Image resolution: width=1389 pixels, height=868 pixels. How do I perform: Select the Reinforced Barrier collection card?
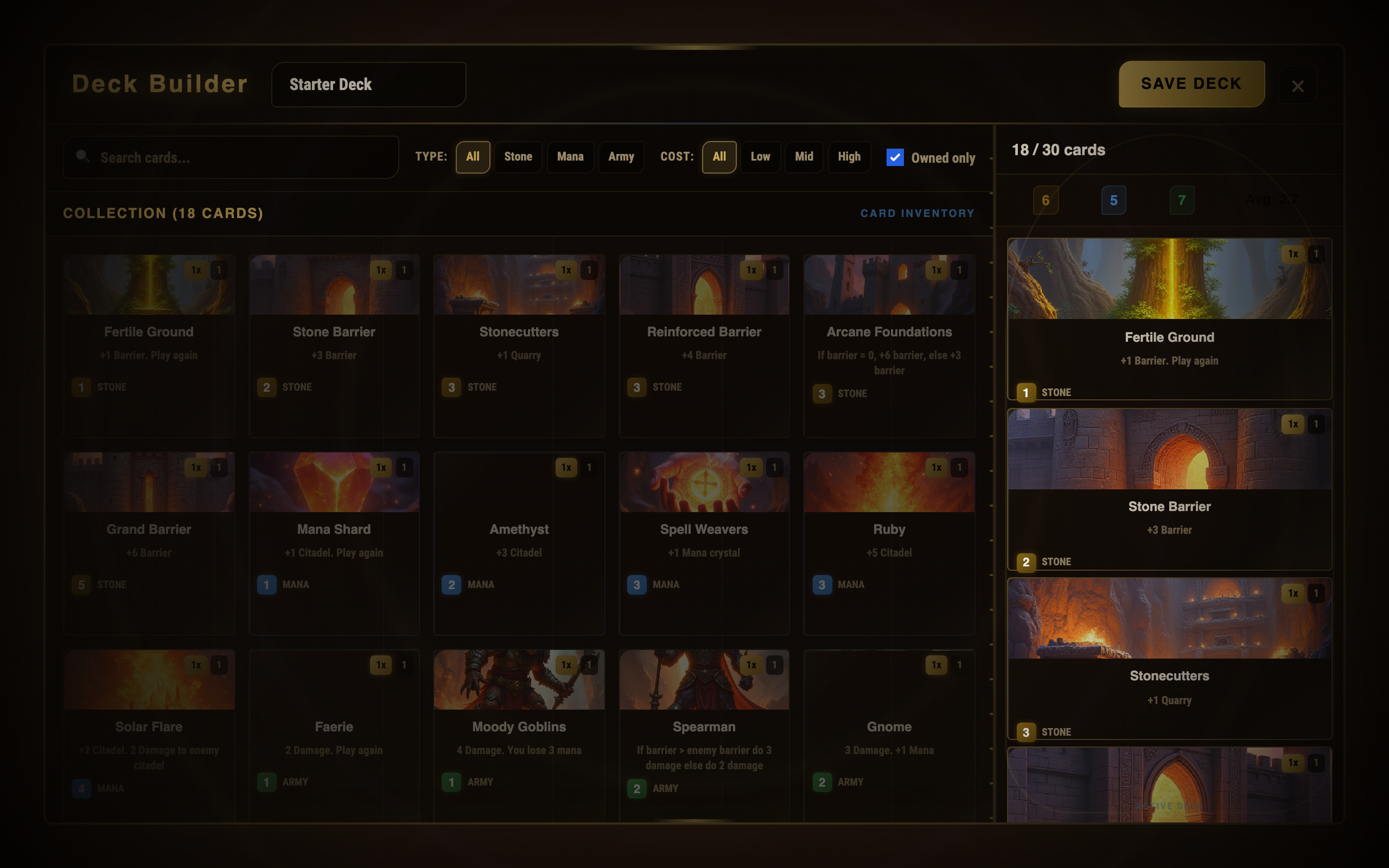704,346
